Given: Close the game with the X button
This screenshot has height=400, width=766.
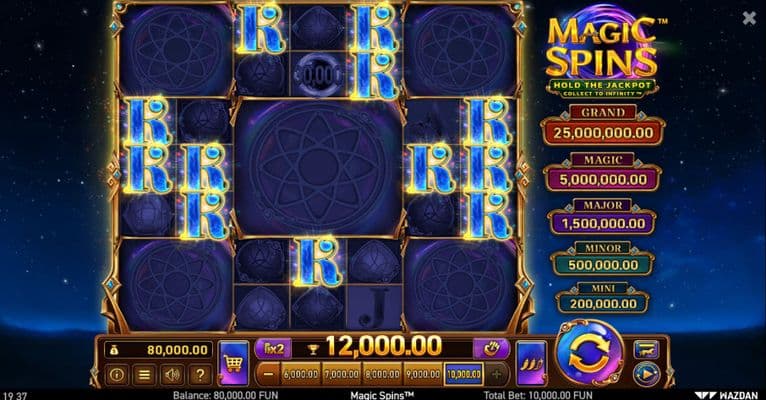Looking at the screenshot, I should [749, 18].
